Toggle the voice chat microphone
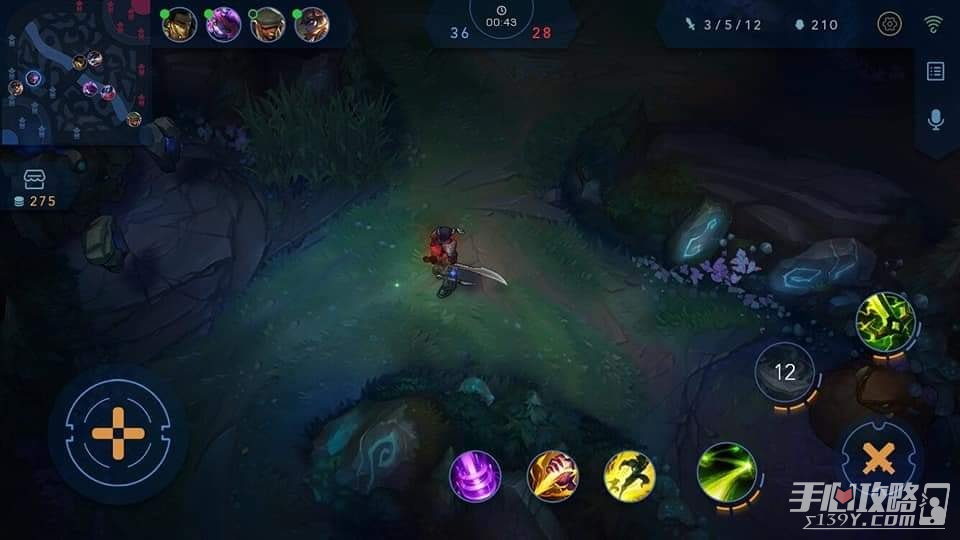This screenshot has height=540, width=960. point(936,119)
